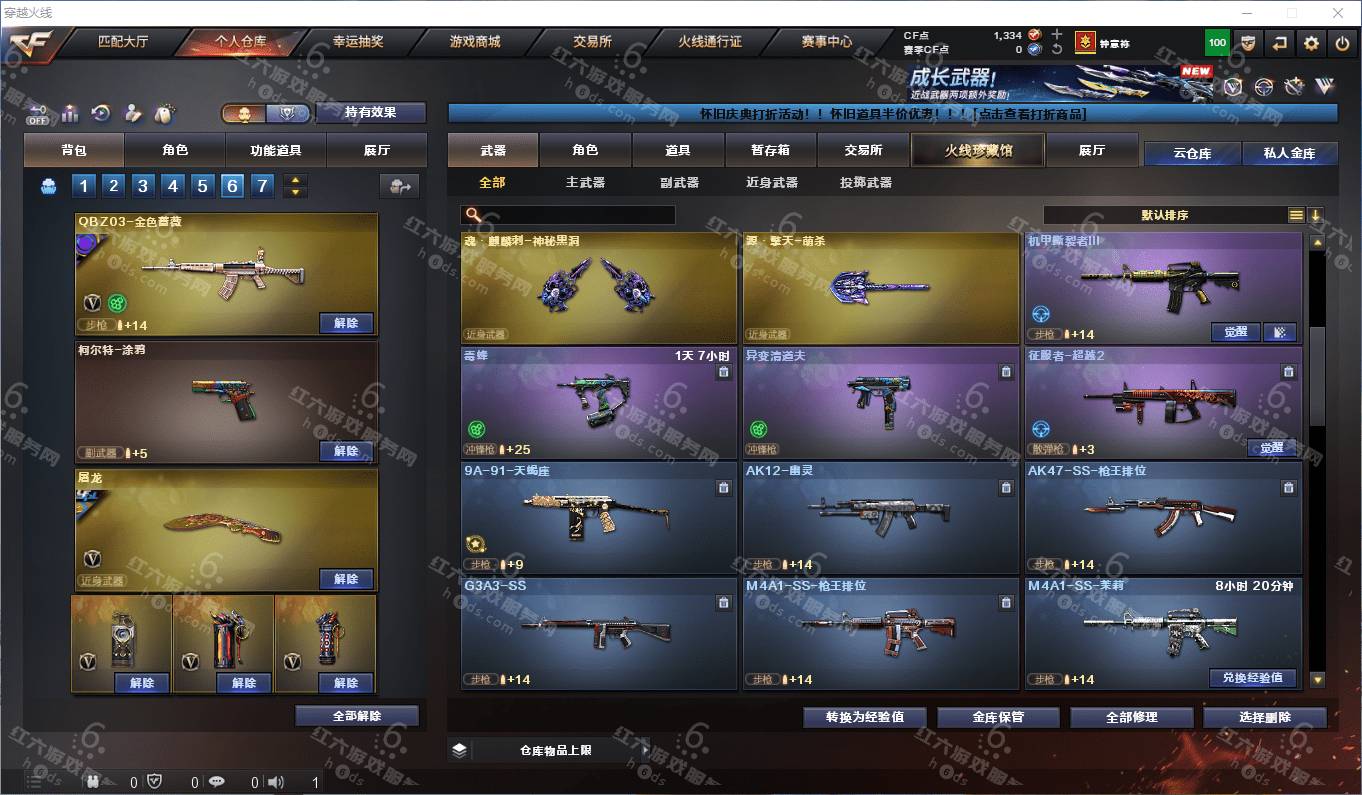Open the 云仓库 cloud warehouse
The height and width of the screenshot is (795, 1362).
[1192, 154]
